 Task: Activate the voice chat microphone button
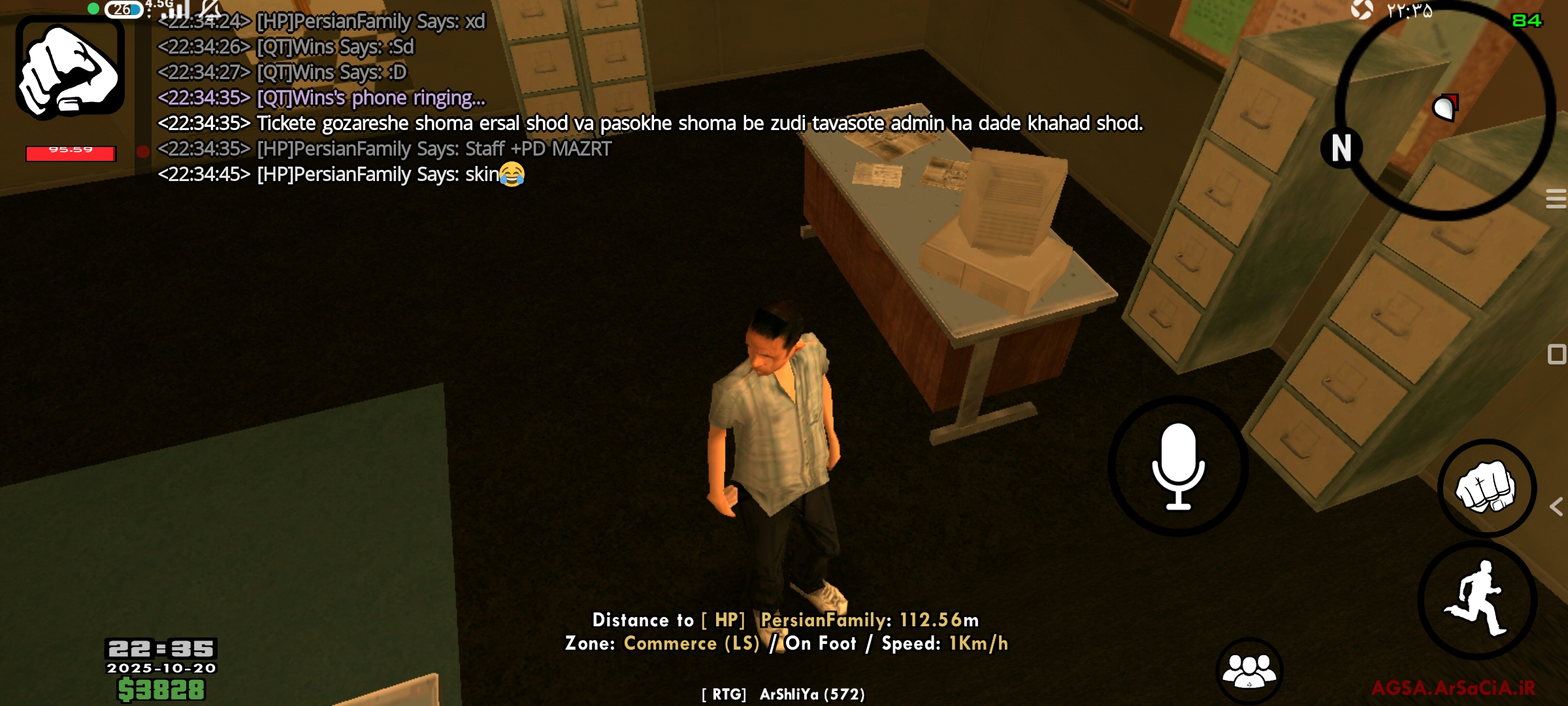(1178, 466)
